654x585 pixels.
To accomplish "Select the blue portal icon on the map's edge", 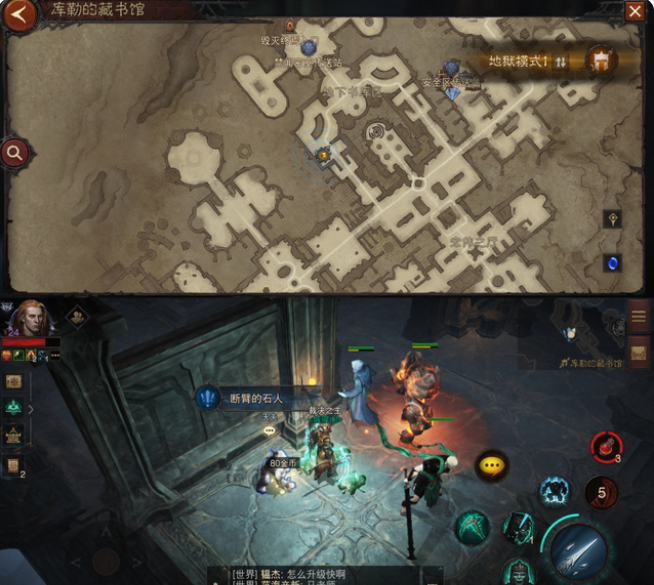I will (x=612, y=263).
